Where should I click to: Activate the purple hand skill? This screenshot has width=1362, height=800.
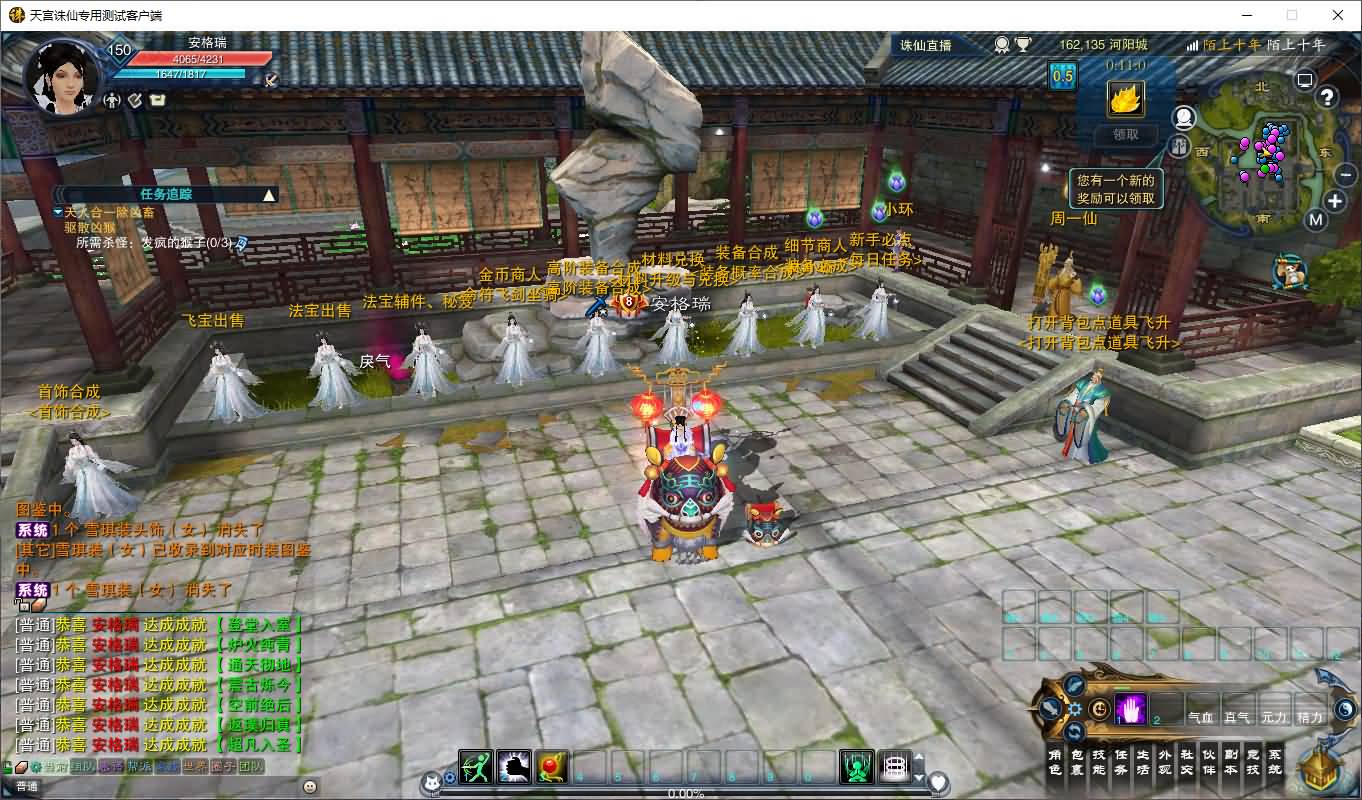coord(1130,709)
